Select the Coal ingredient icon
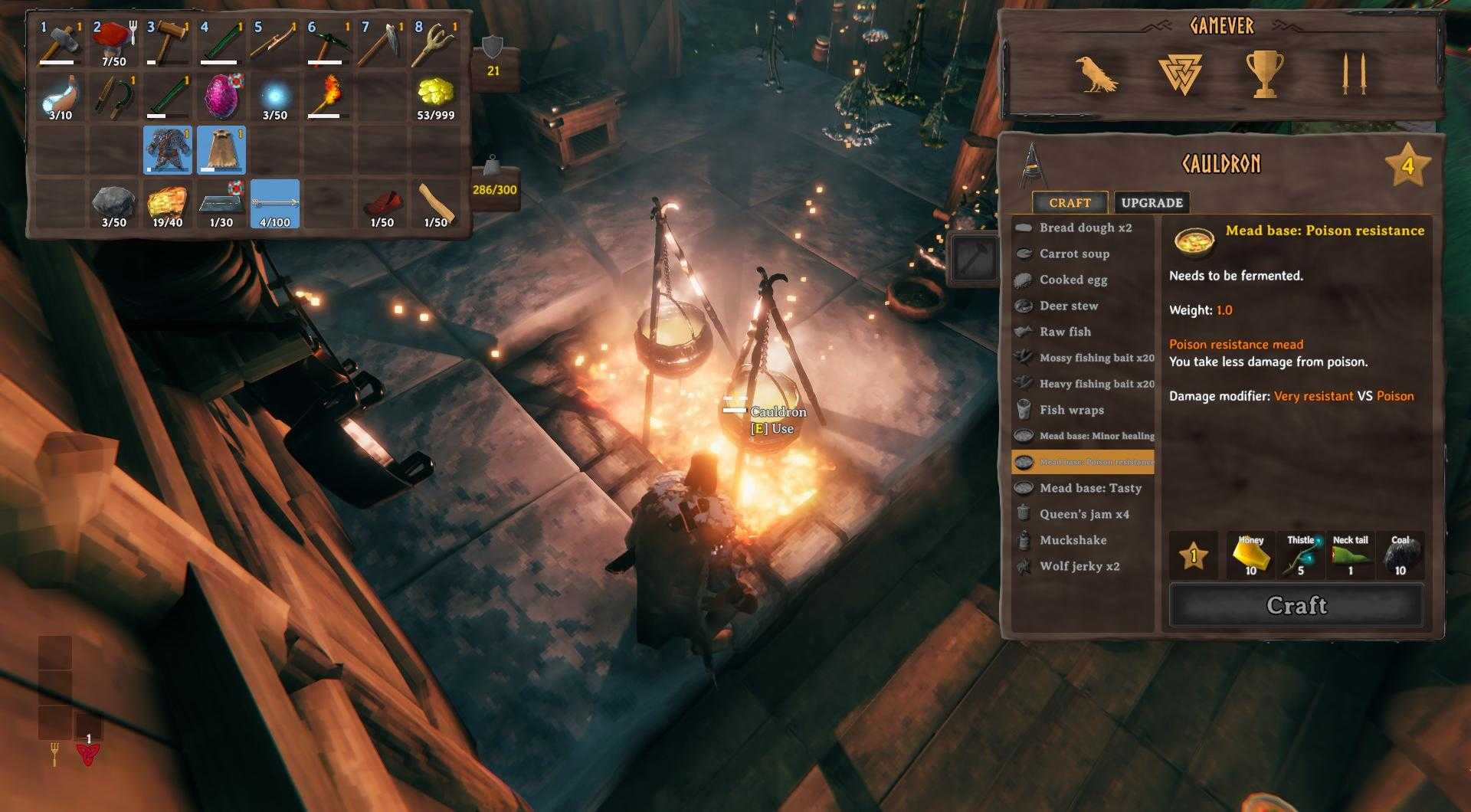Image resolution: width=1471 pixels, height=812 pixels. (1401, 554)
